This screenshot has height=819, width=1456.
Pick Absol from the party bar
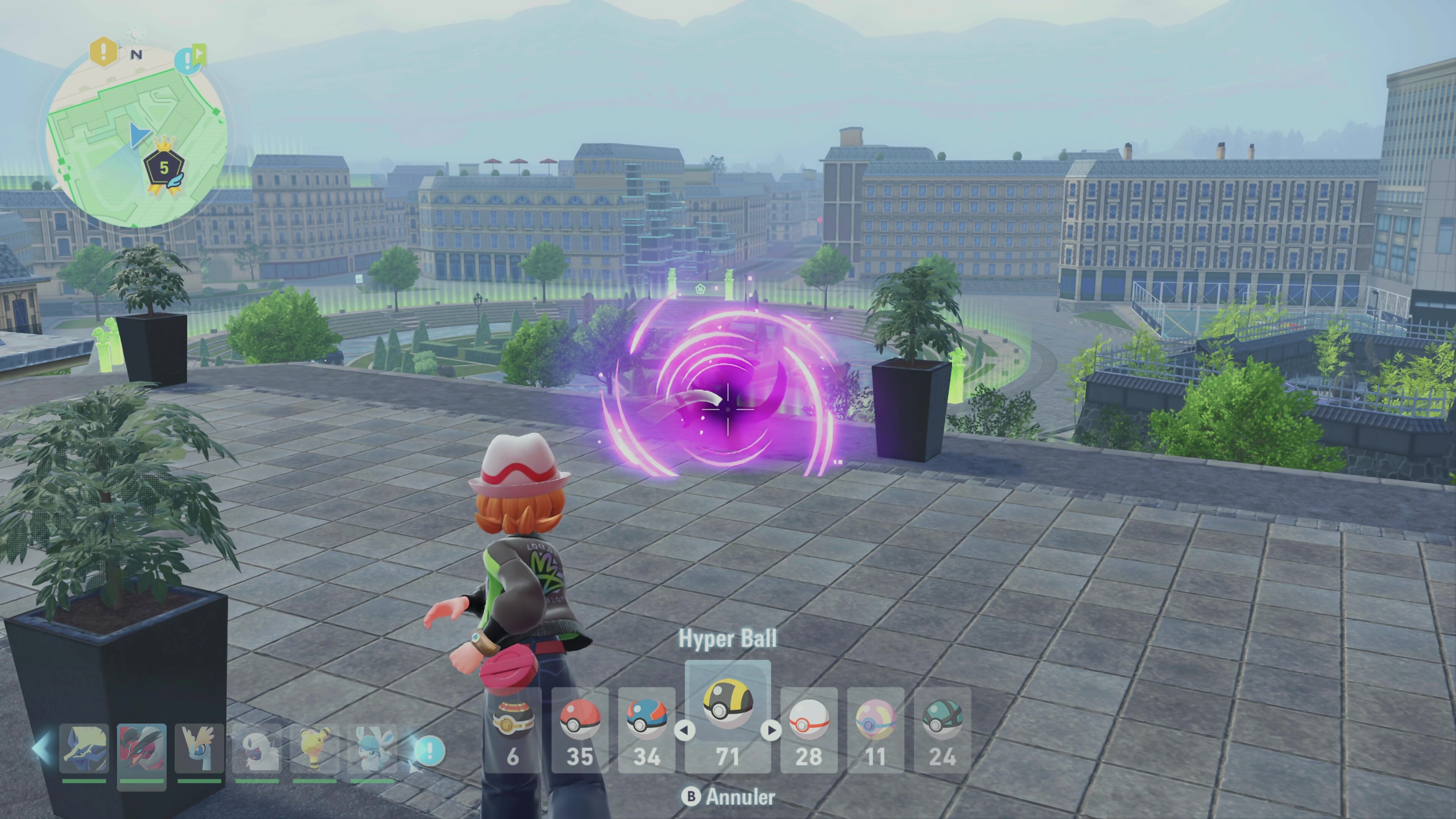click(x=257, y=750)
